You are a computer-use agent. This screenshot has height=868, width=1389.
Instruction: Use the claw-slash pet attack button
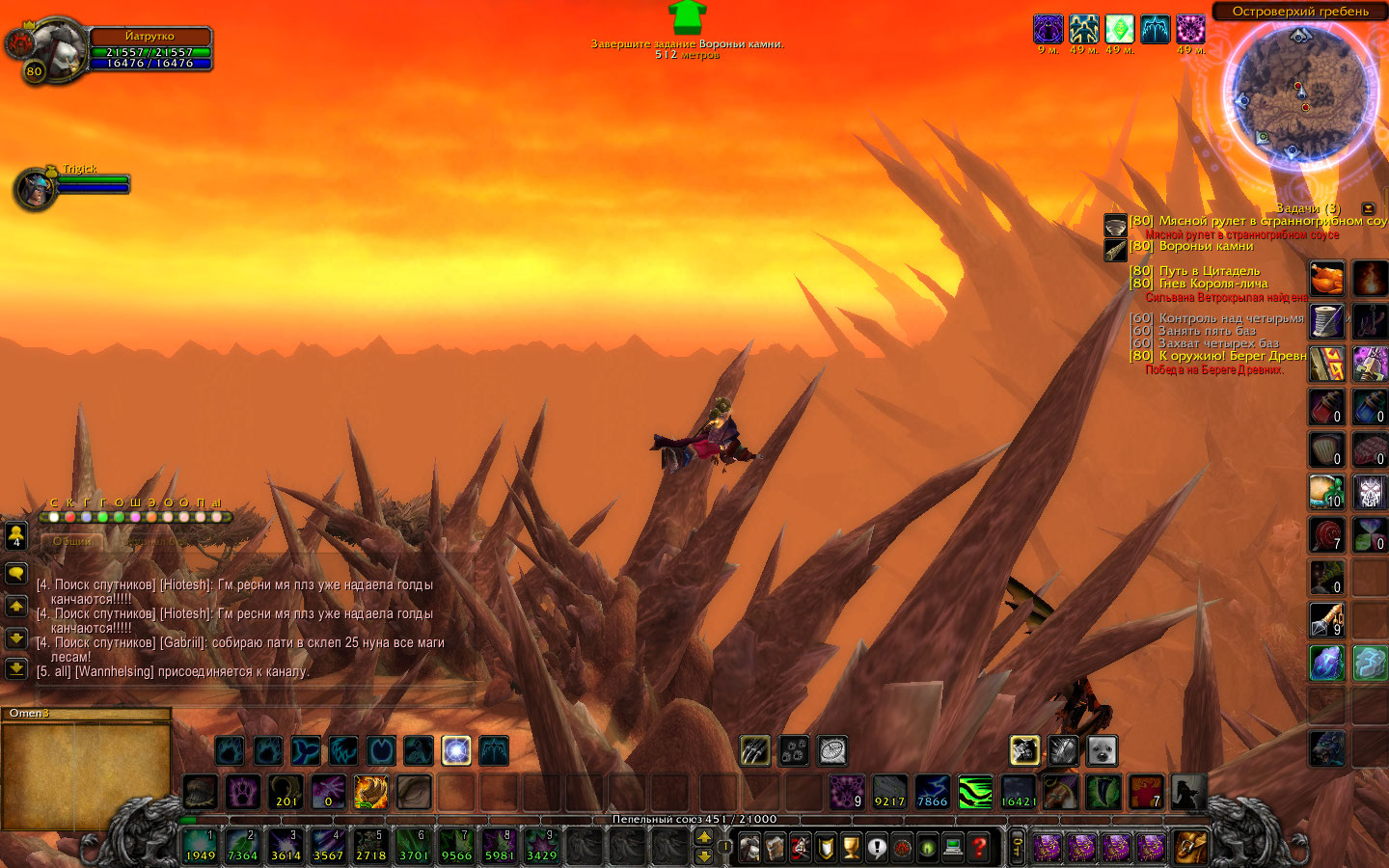pos(755,750)
